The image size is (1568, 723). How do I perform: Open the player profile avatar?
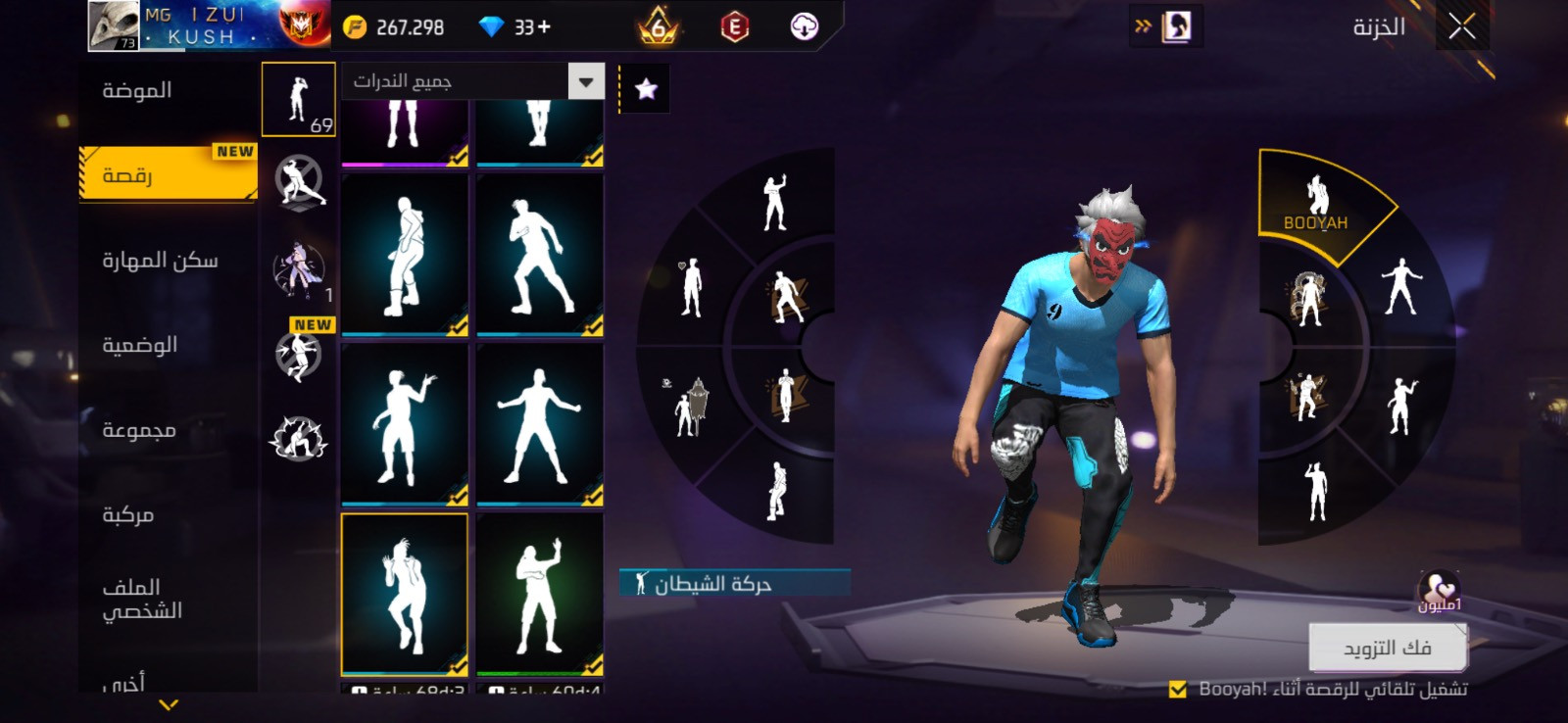point(114,25)
